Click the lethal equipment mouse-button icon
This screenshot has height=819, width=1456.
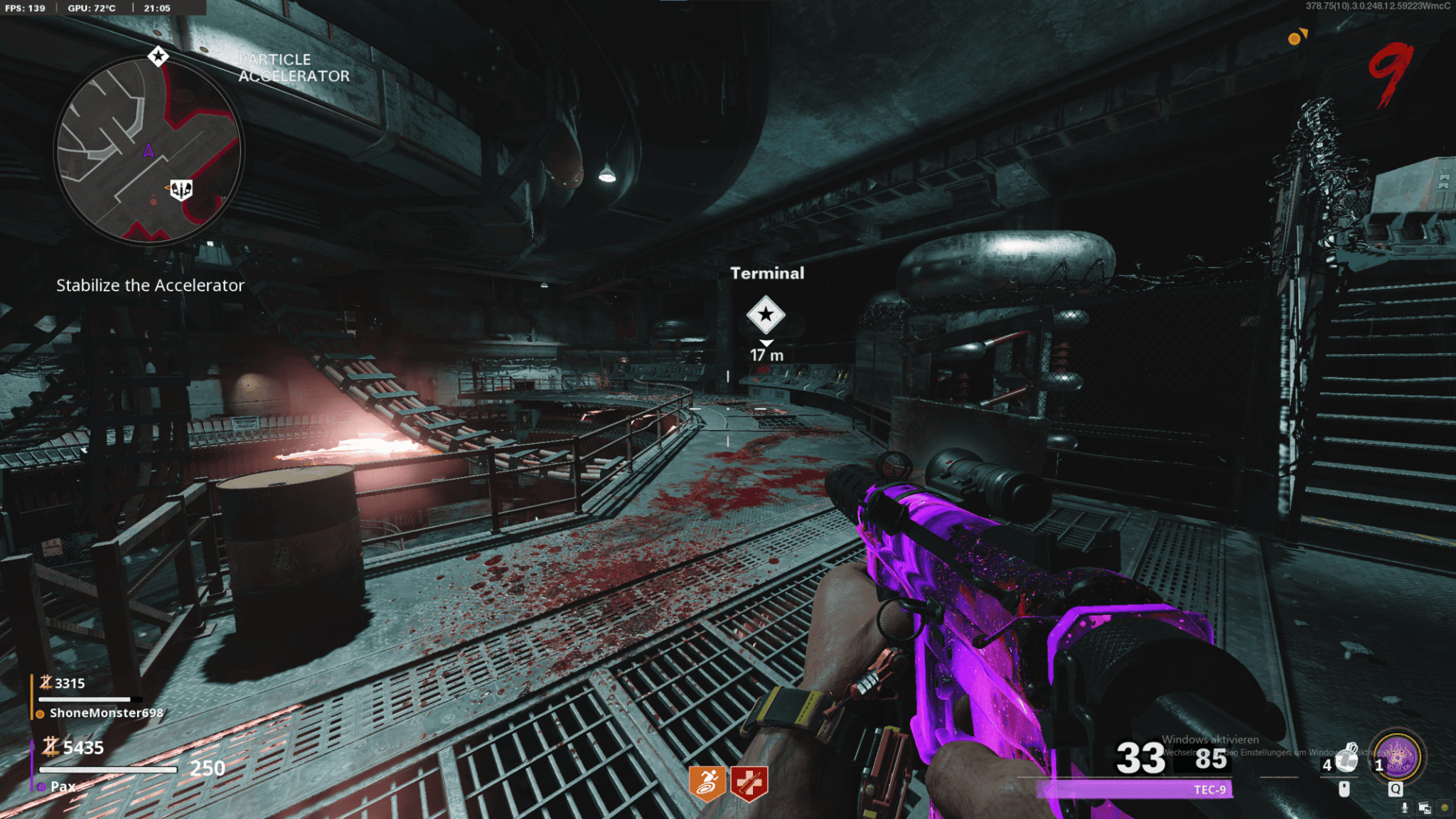(x=1344, y=789)
